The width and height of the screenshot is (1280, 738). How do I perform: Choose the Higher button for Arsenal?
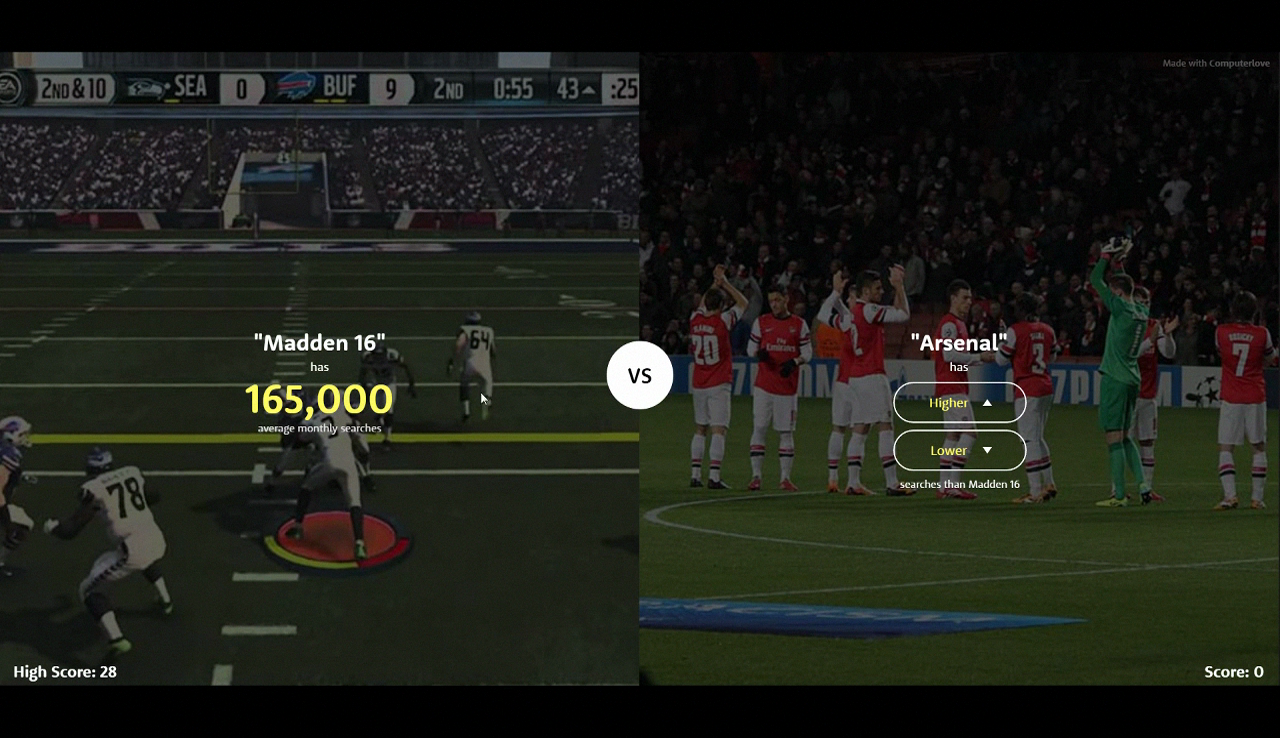[959, 403]
